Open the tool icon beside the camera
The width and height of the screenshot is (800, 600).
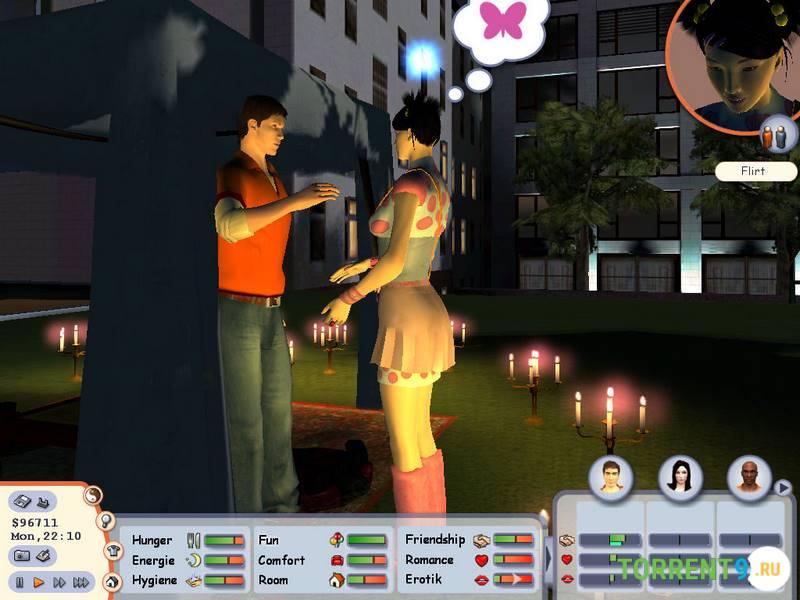[x=45, y=555]
